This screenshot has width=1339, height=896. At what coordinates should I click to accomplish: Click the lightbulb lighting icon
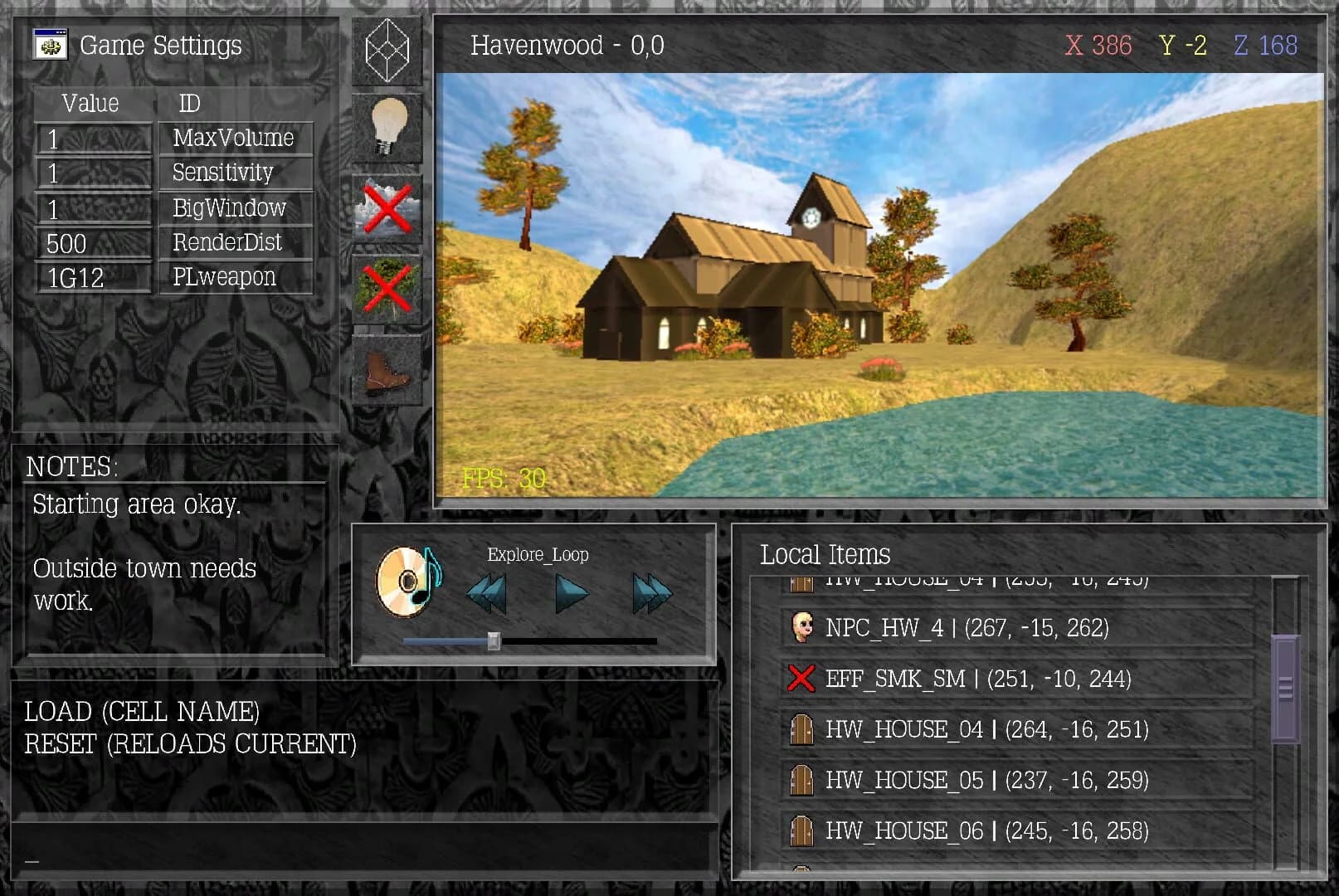(387, 129)
